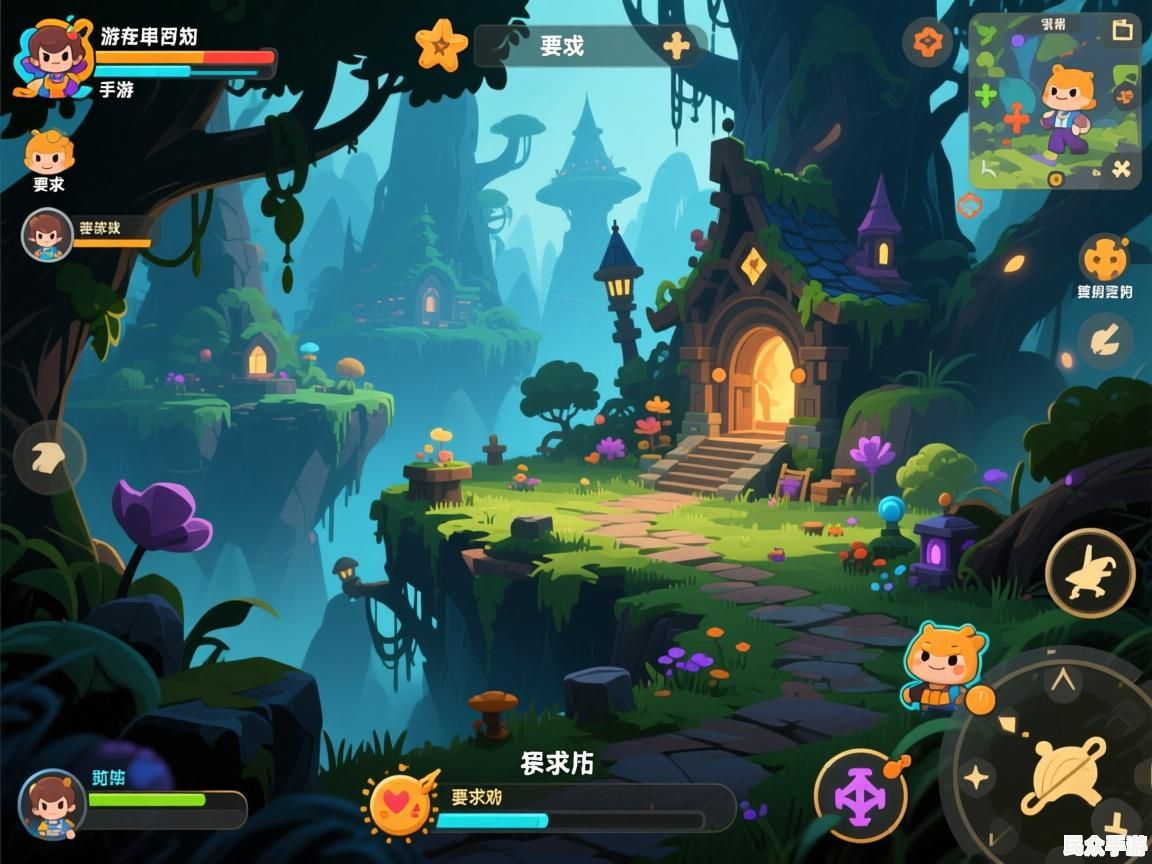The width and height of the screenshot is (1152, 864).
Task: Open the orange cookie-shaped icon with a text label
Action: [x=1104, y=260]
